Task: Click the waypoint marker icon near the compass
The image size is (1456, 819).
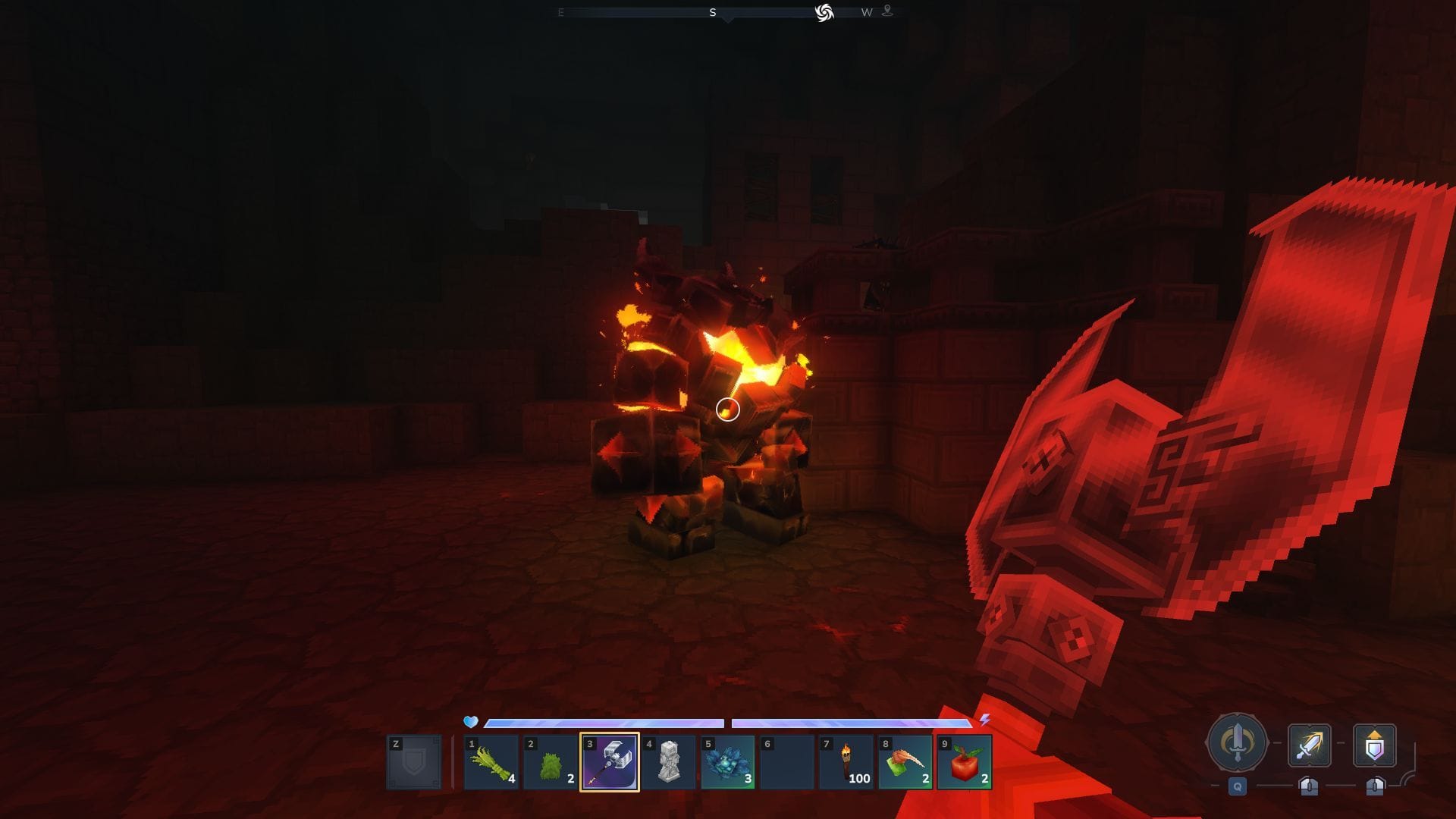Action: click(886, 11)
